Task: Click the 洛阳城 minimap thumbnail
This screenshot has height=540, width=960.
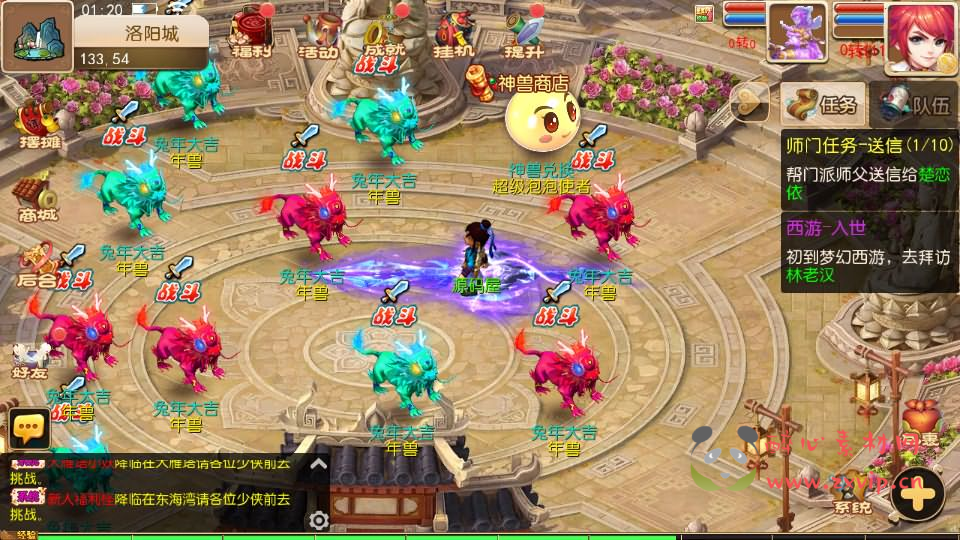Action: [37, 35]
